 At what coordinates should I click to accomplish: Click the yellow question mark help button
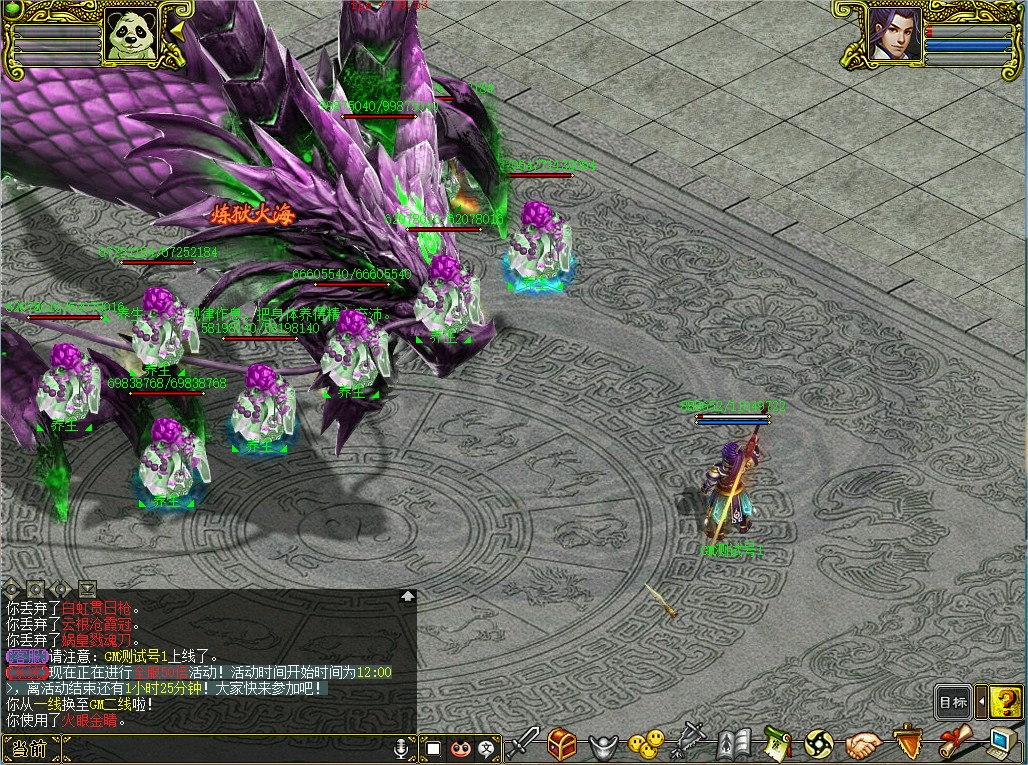pos(1007,702)
